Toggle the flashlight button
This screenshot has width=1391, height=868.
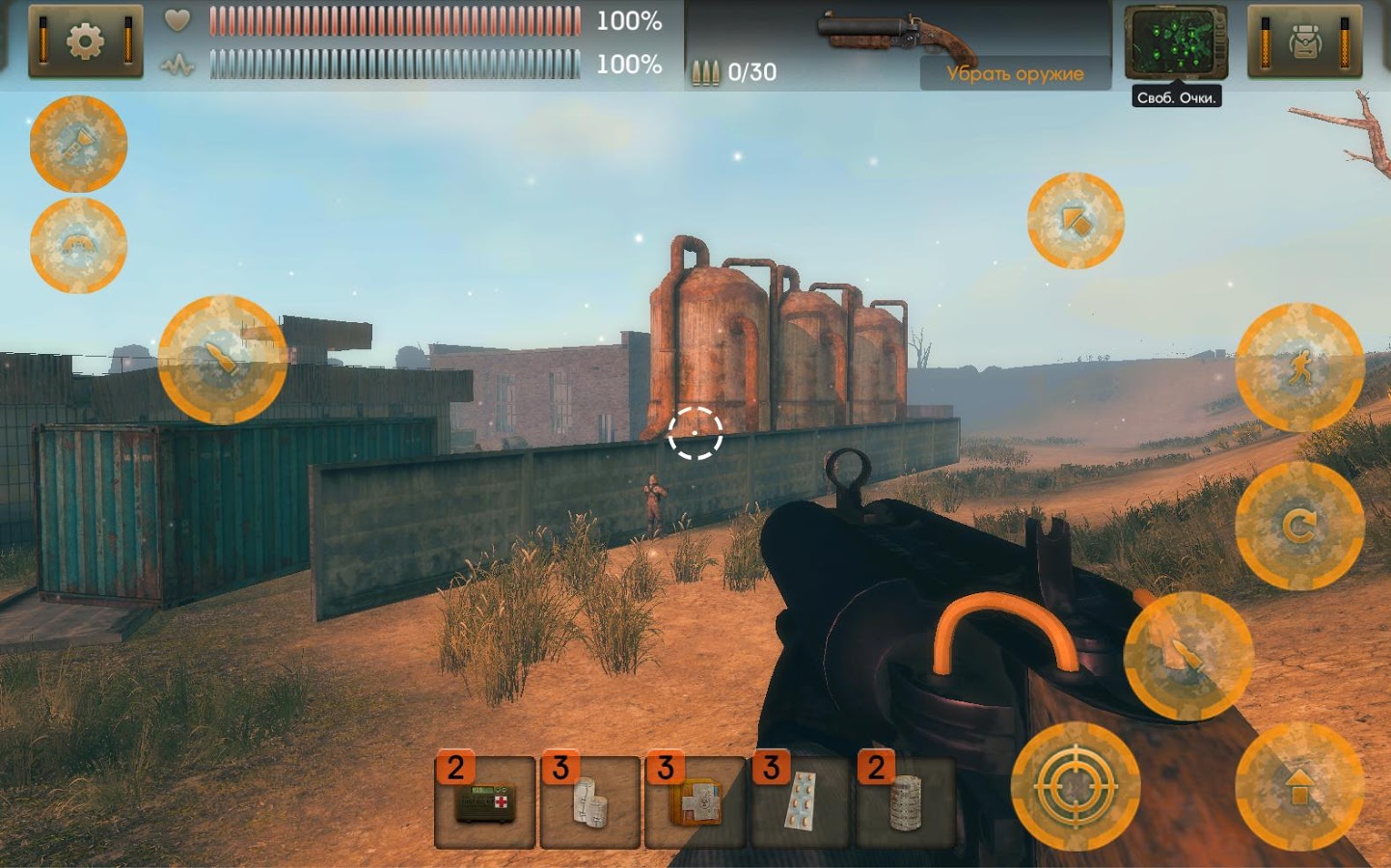click(78, 145)
